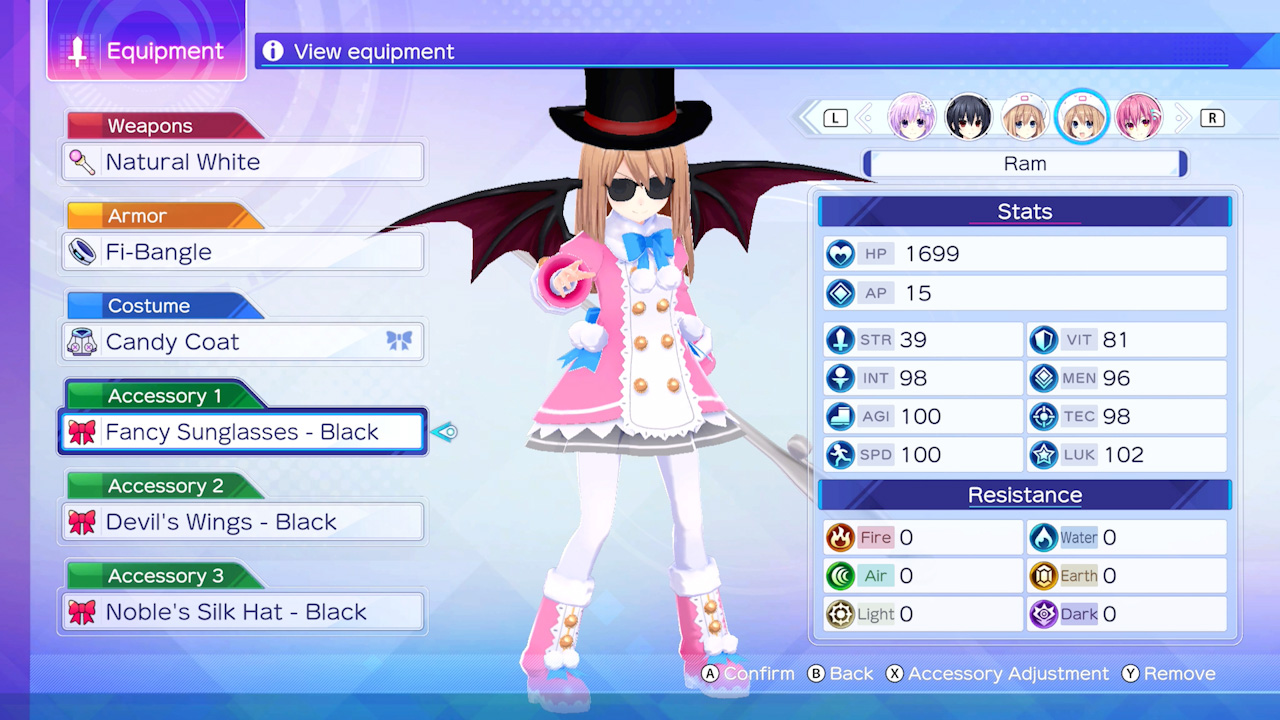The width and height of the screenshot is (1280, 720).
Task: Select Ram's highlighted character portrait
Action: coord(1082,117)
